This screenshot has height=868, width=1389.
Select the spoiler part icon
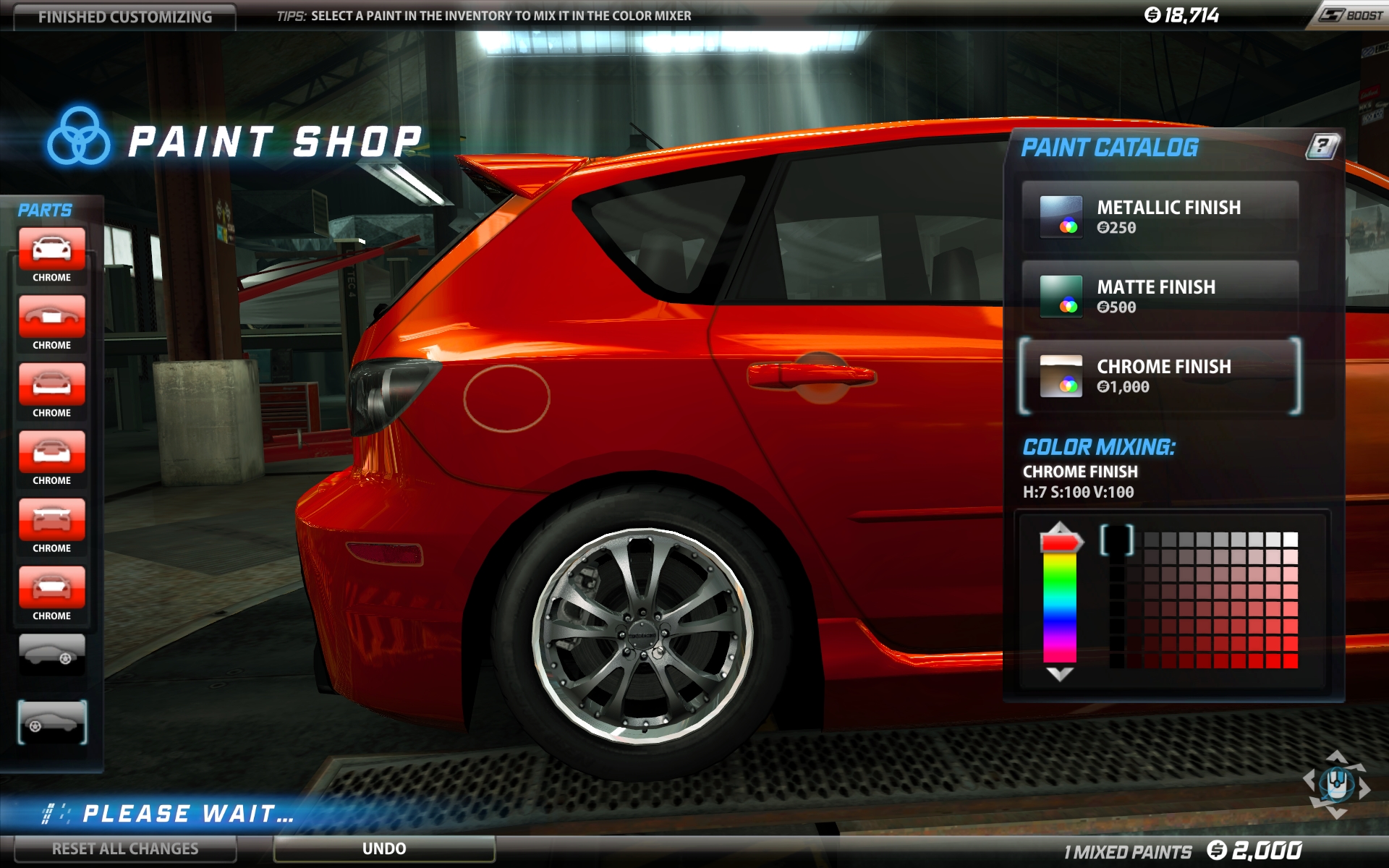point(51,520)
